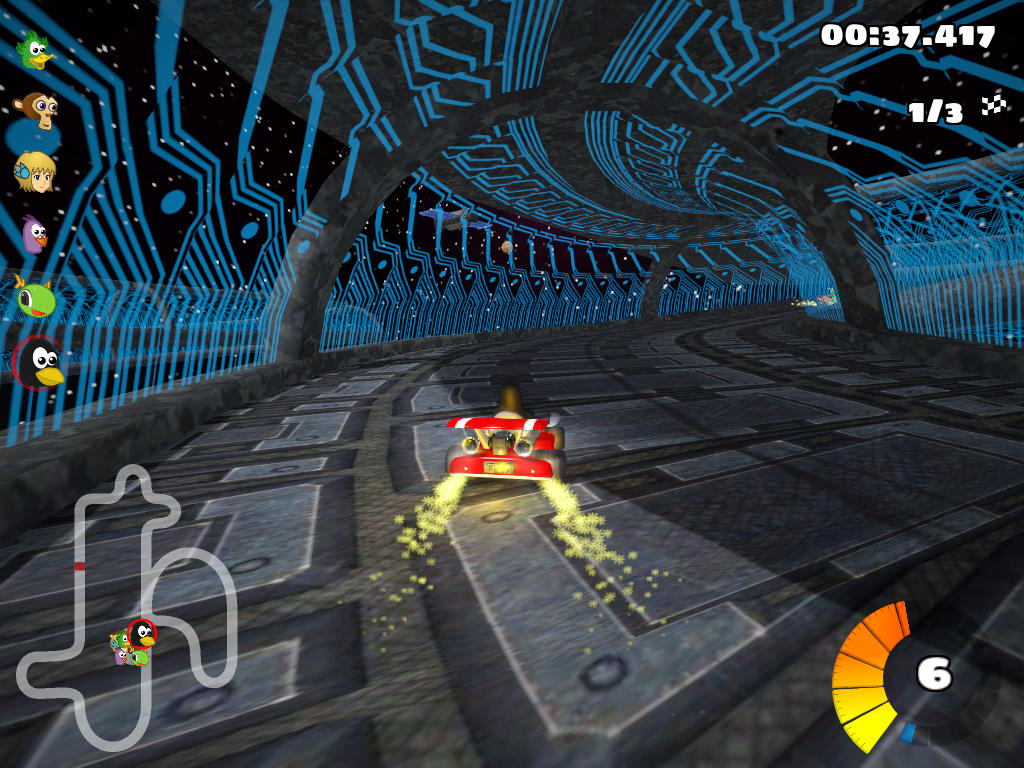This screenshot has width=1024, height=768.
Task: Click Tux's red-circled marker on the minimap
Action: click(143, 632)
